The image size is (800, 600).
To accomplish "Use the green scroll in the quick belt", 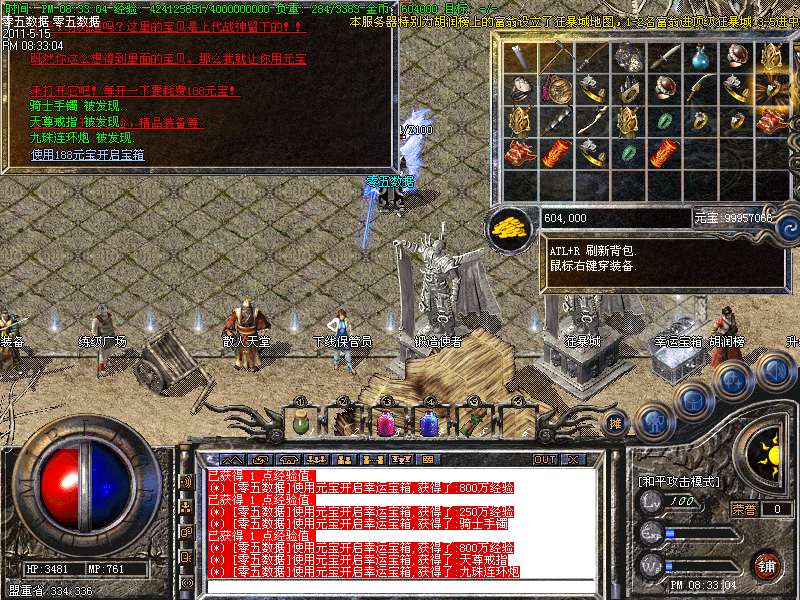I will tap(470, 422).
